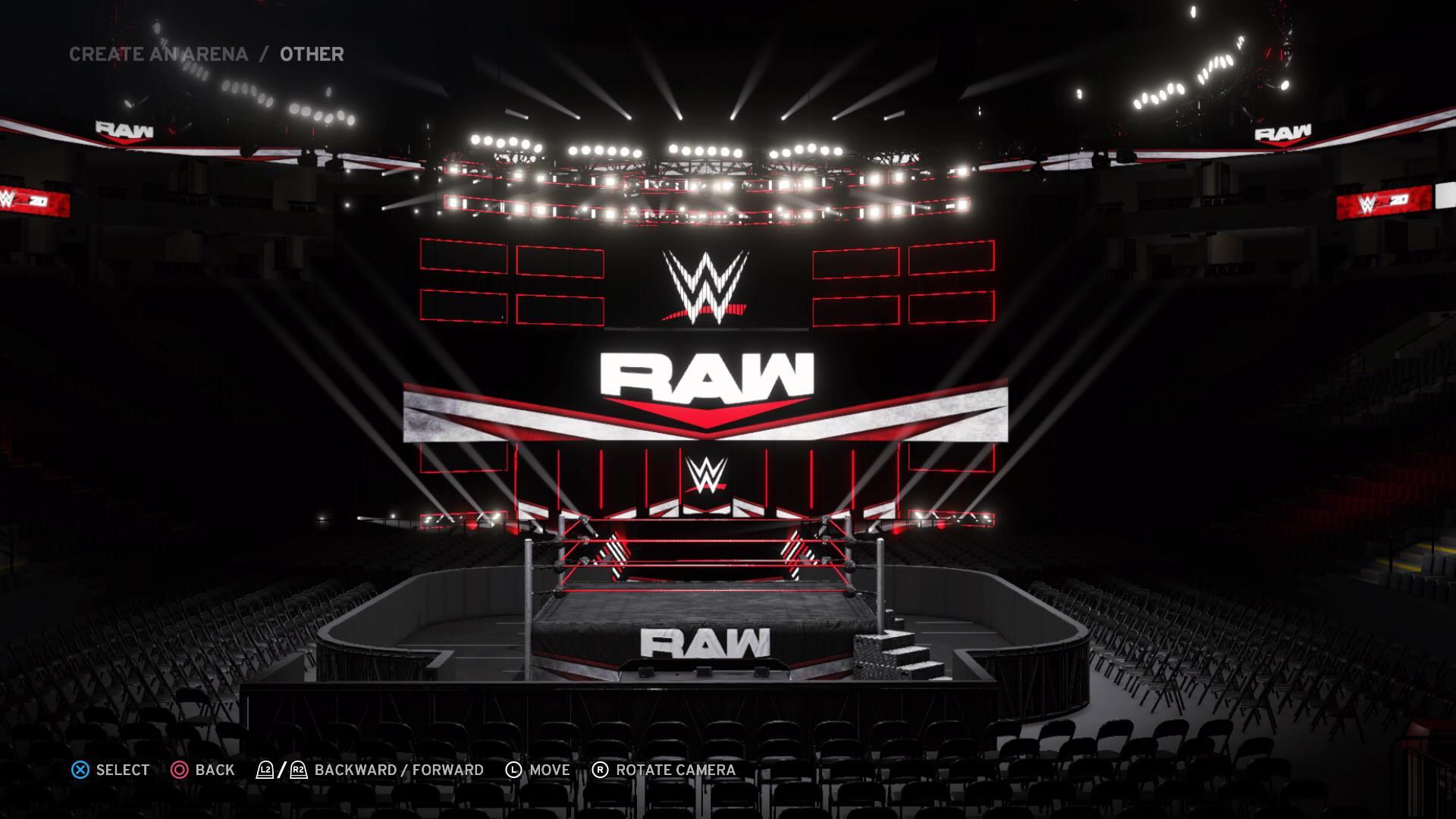The height and width of the screenshot is (819, 1456).
Task: Select the OTHER category tab
Action: pyautogui.click(x=309, y=54)
